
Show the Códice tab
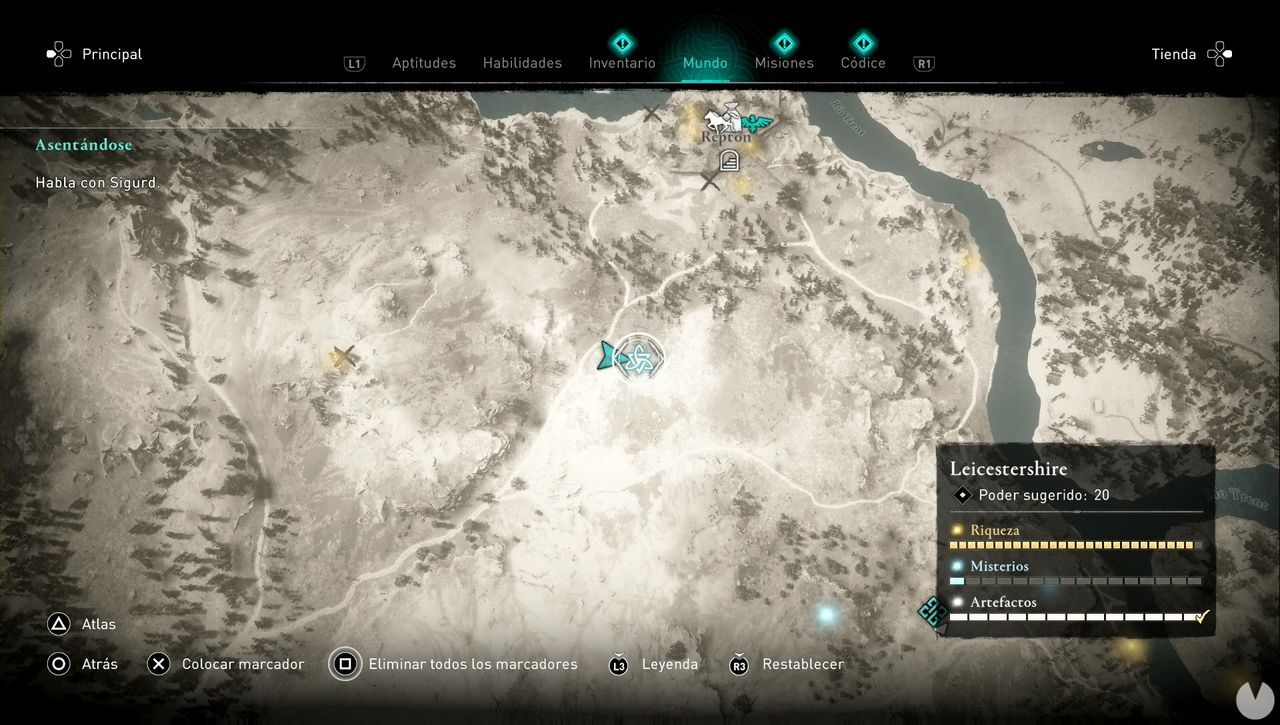click(x=863, y=63)
